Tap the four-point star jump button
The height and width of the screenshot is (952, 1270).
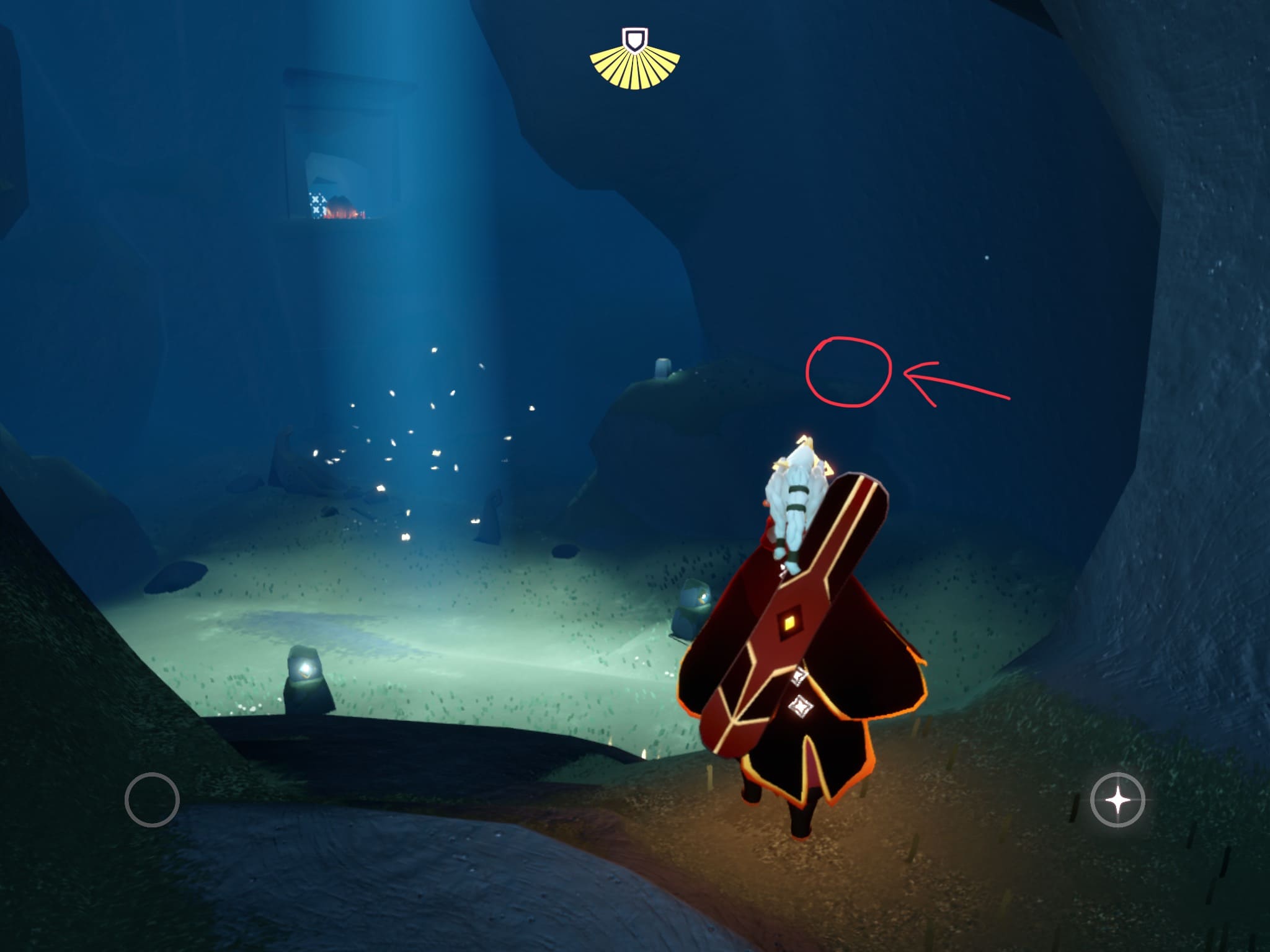click(x=1117, y=800)
